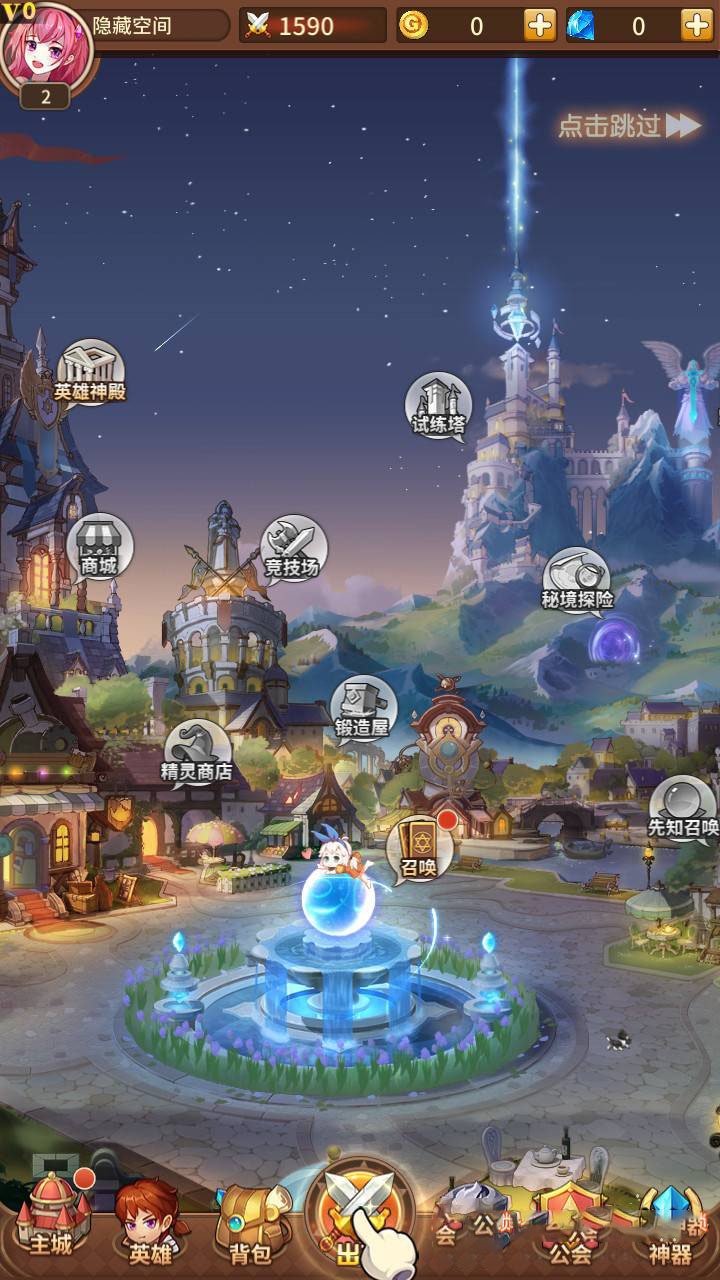Visit the 精灵商店 elf shop
This screenshot has height=1280, width=720.
(x=197, y=753)
